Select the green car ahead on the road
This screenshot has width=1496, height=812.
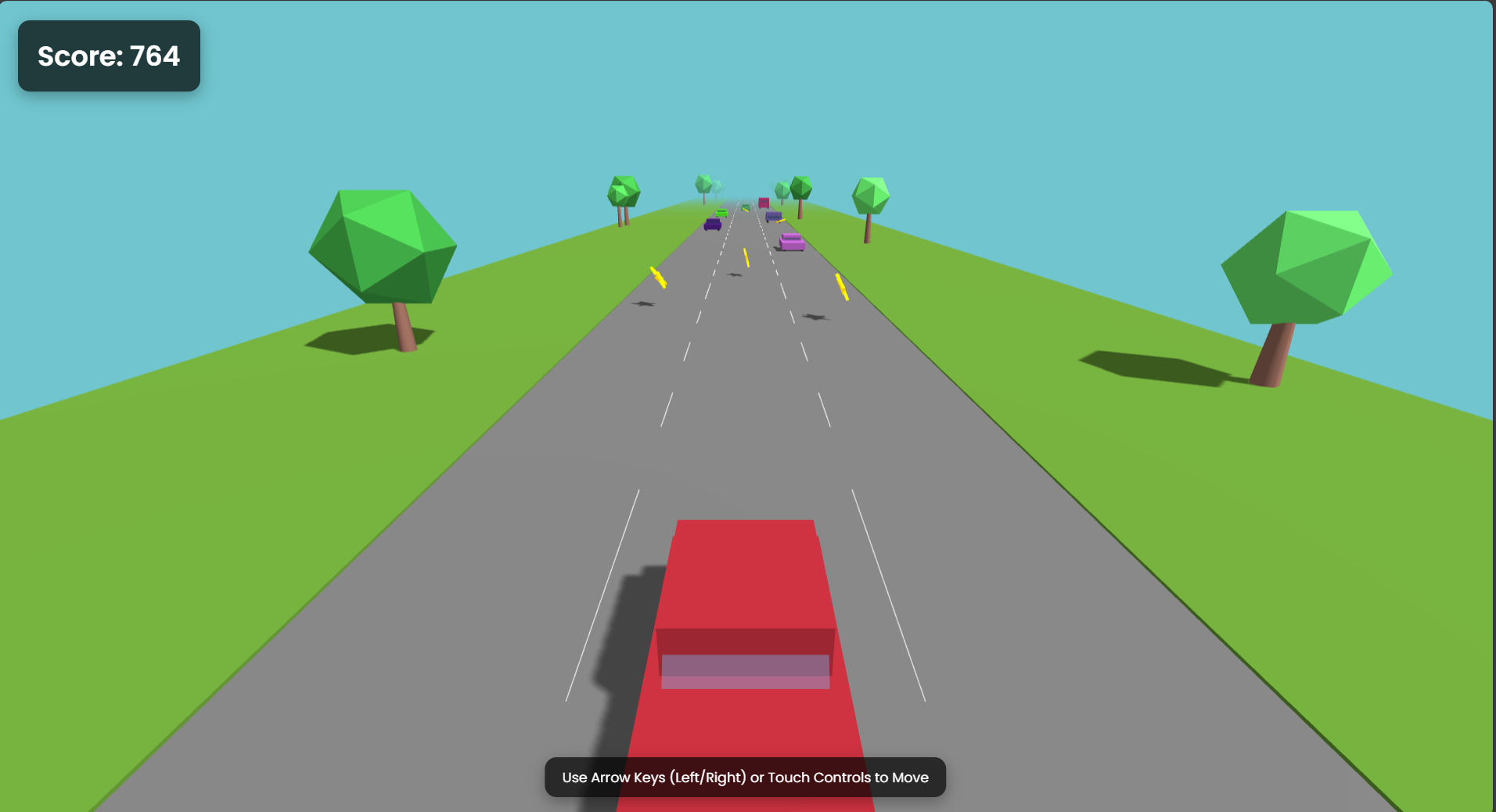coord(721,213)
